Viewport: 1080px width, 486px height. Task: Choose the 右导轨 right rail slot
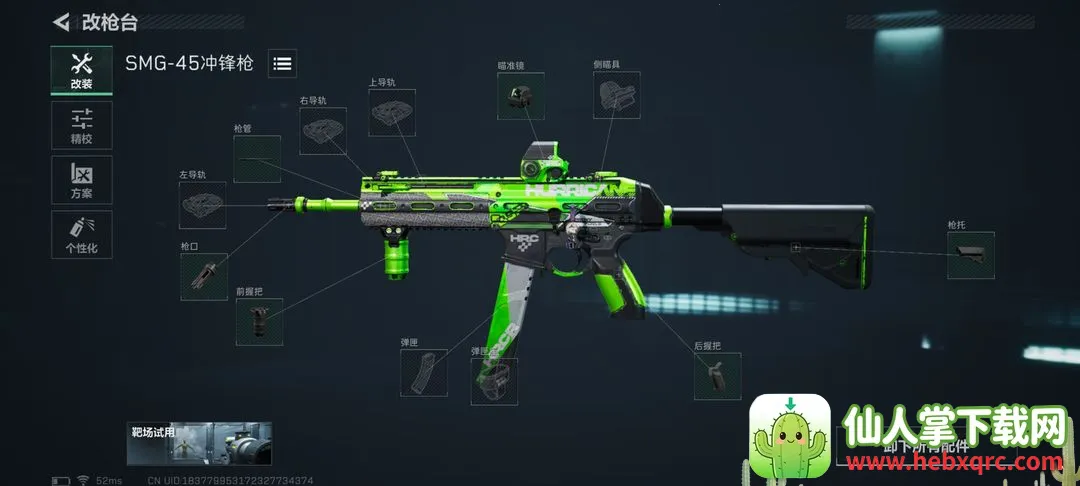point(323,131)
